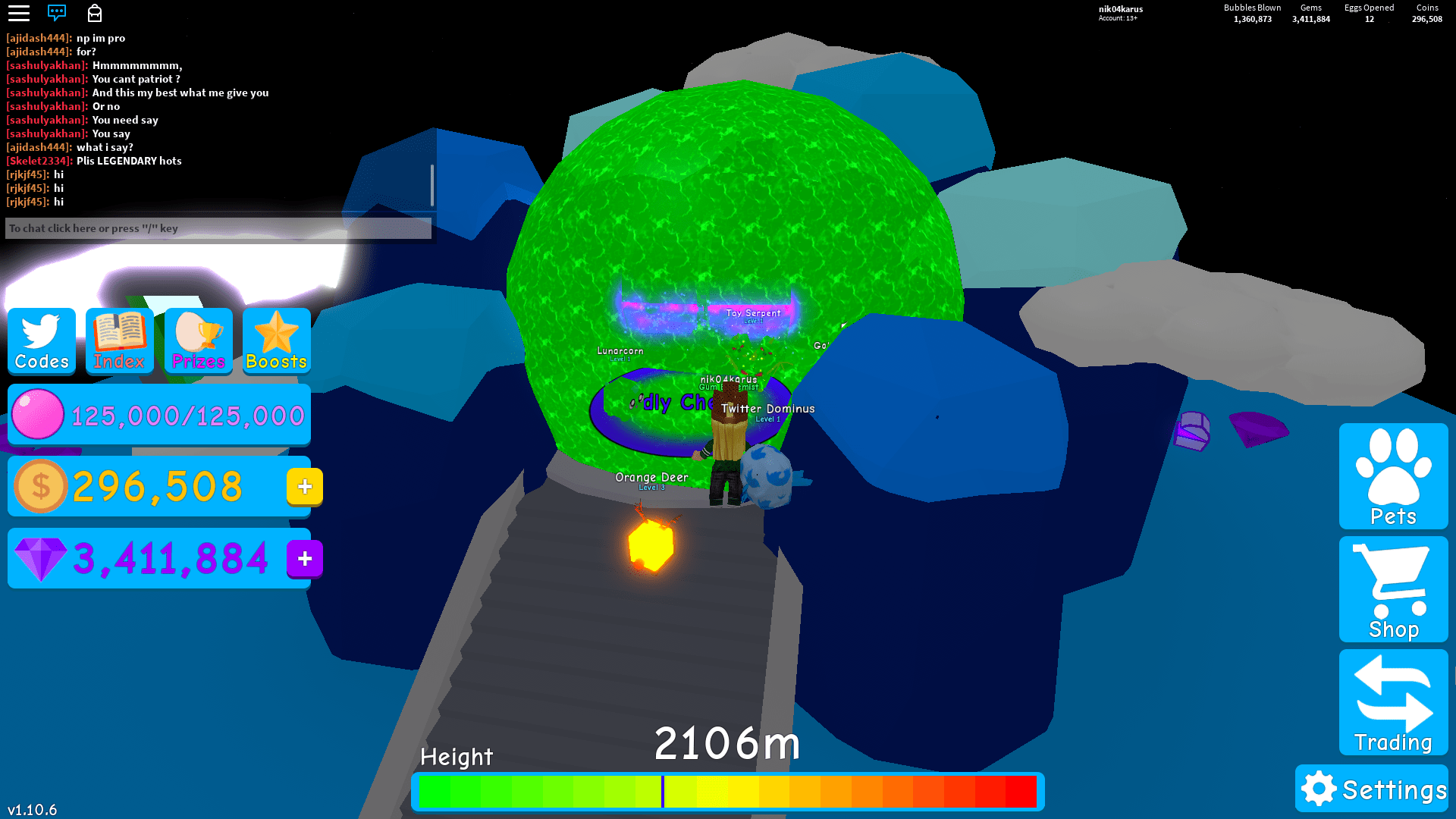Viewport: 1456px width, 819px height.
Task: Open Boosts via the star icon
Action: click(x=276, y=341)
